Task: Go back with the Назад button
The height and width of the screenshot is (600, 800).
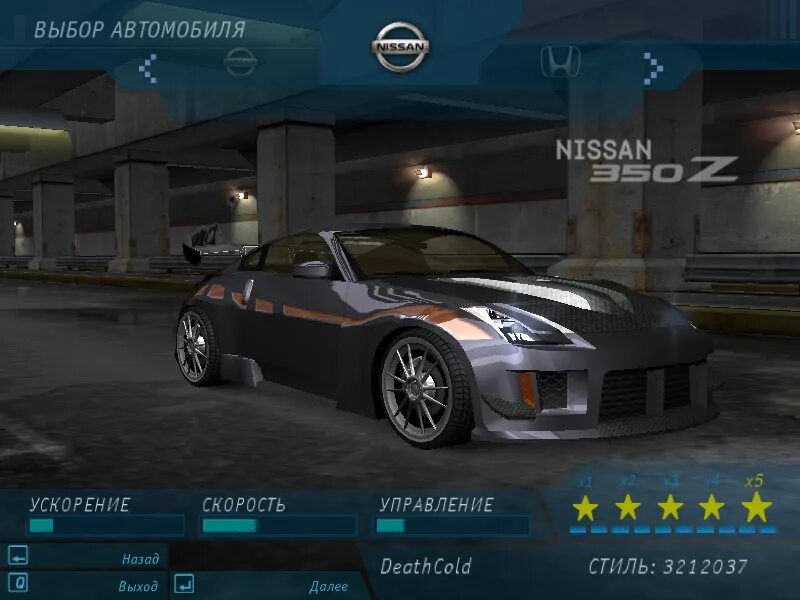Action: (x=140, y=559)
